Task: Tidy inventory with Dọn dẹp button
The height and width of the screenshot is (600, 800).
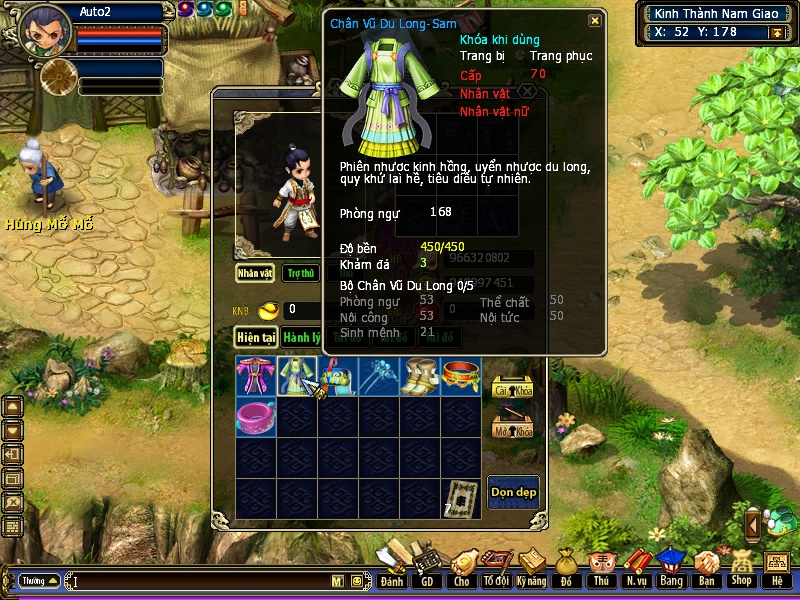Action: (513, 491)
